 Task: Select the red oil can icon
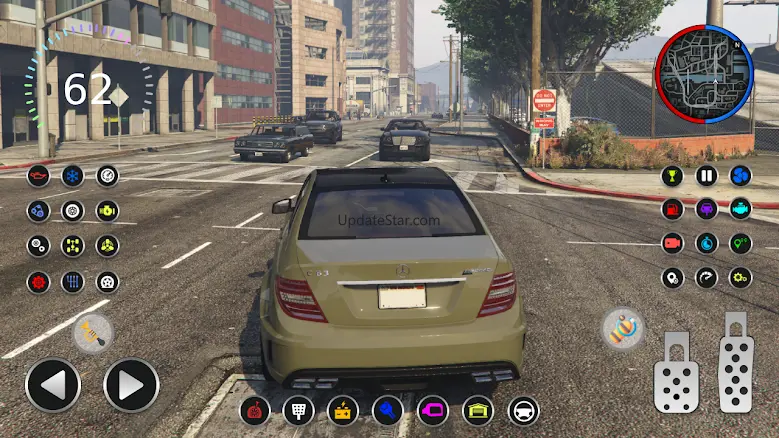click(39, 176)
